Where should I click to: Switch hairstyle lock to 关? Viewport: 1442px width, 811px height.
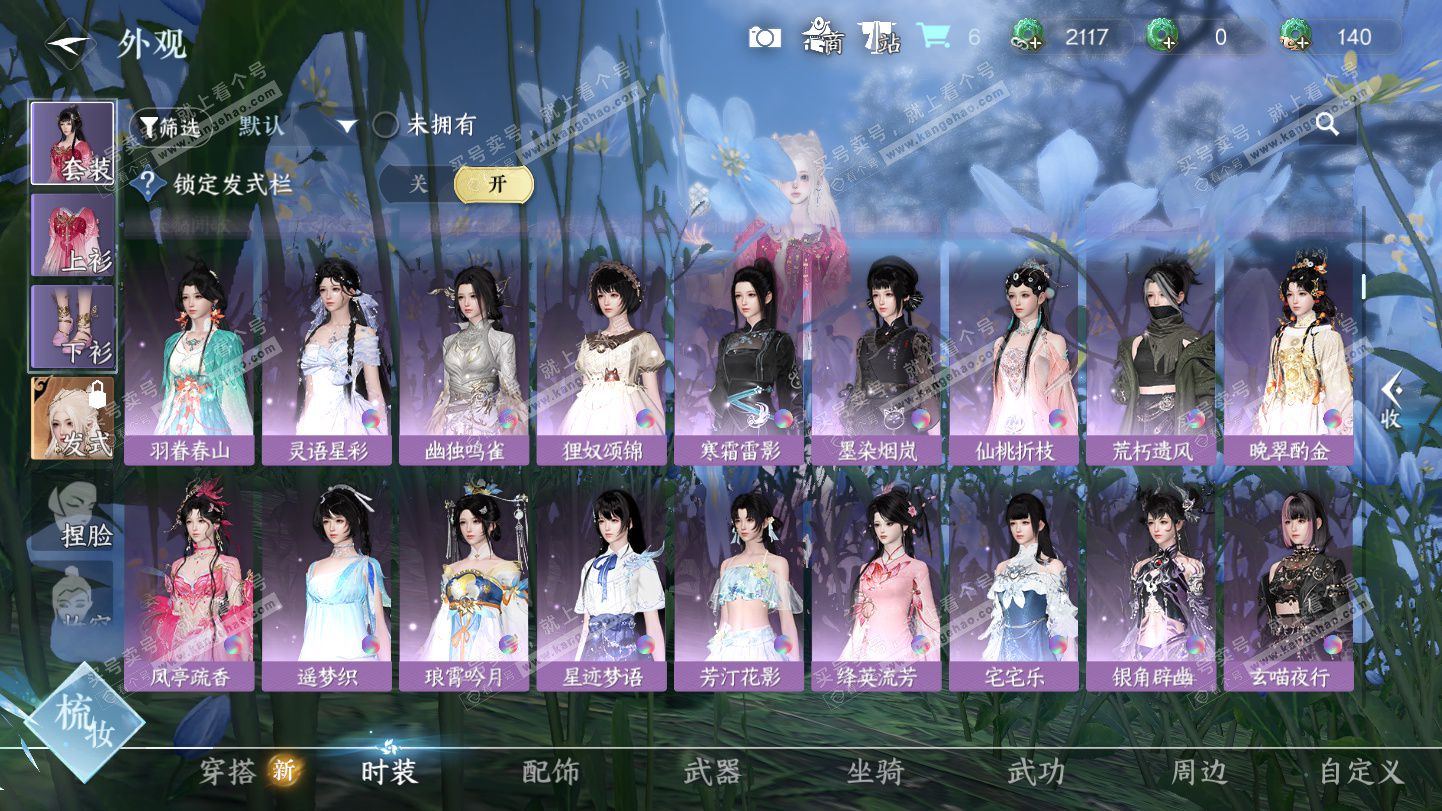point(417,184)
